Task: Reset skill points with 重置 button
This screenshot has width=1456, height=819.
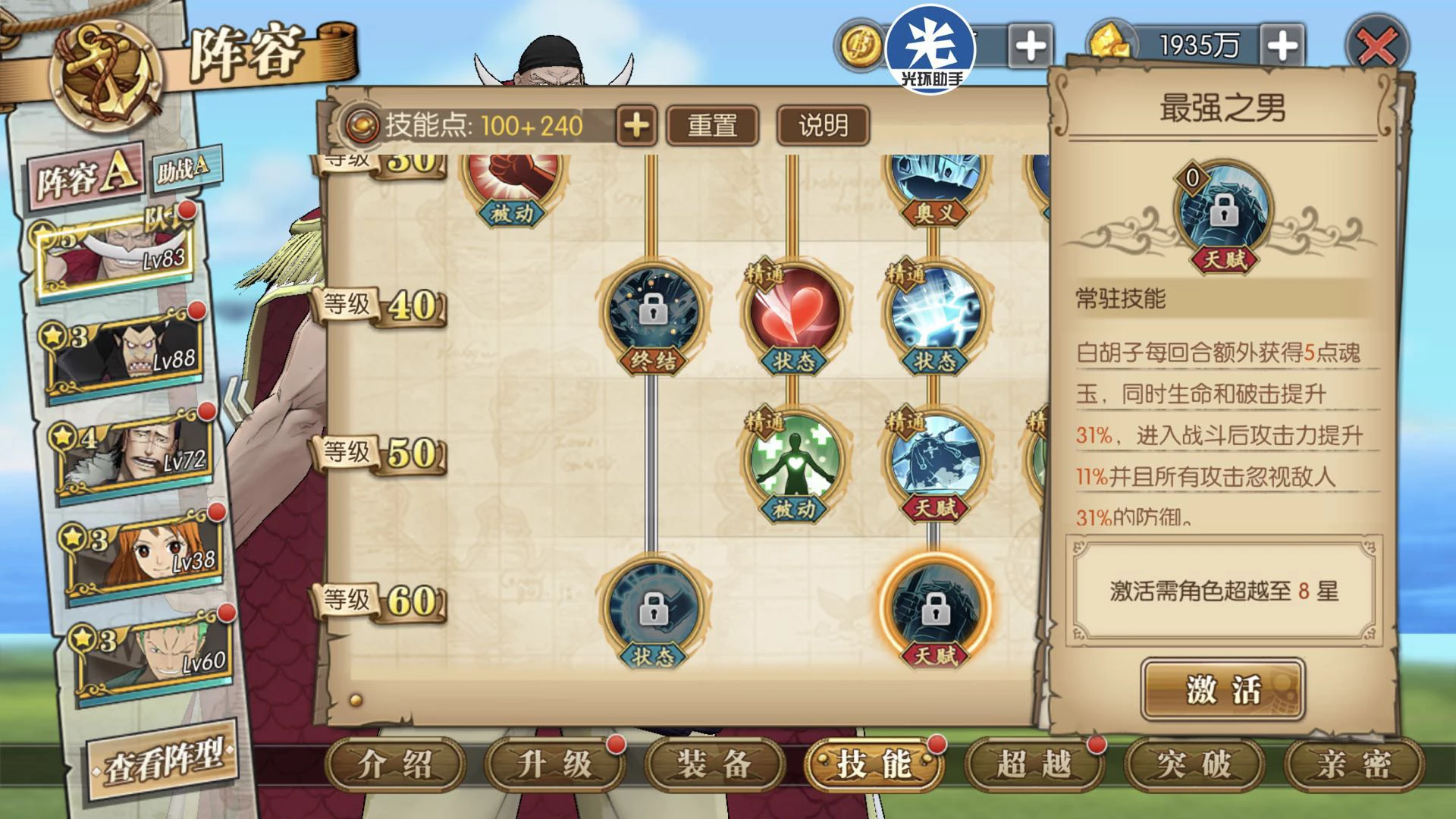Action: coord(712,125)
